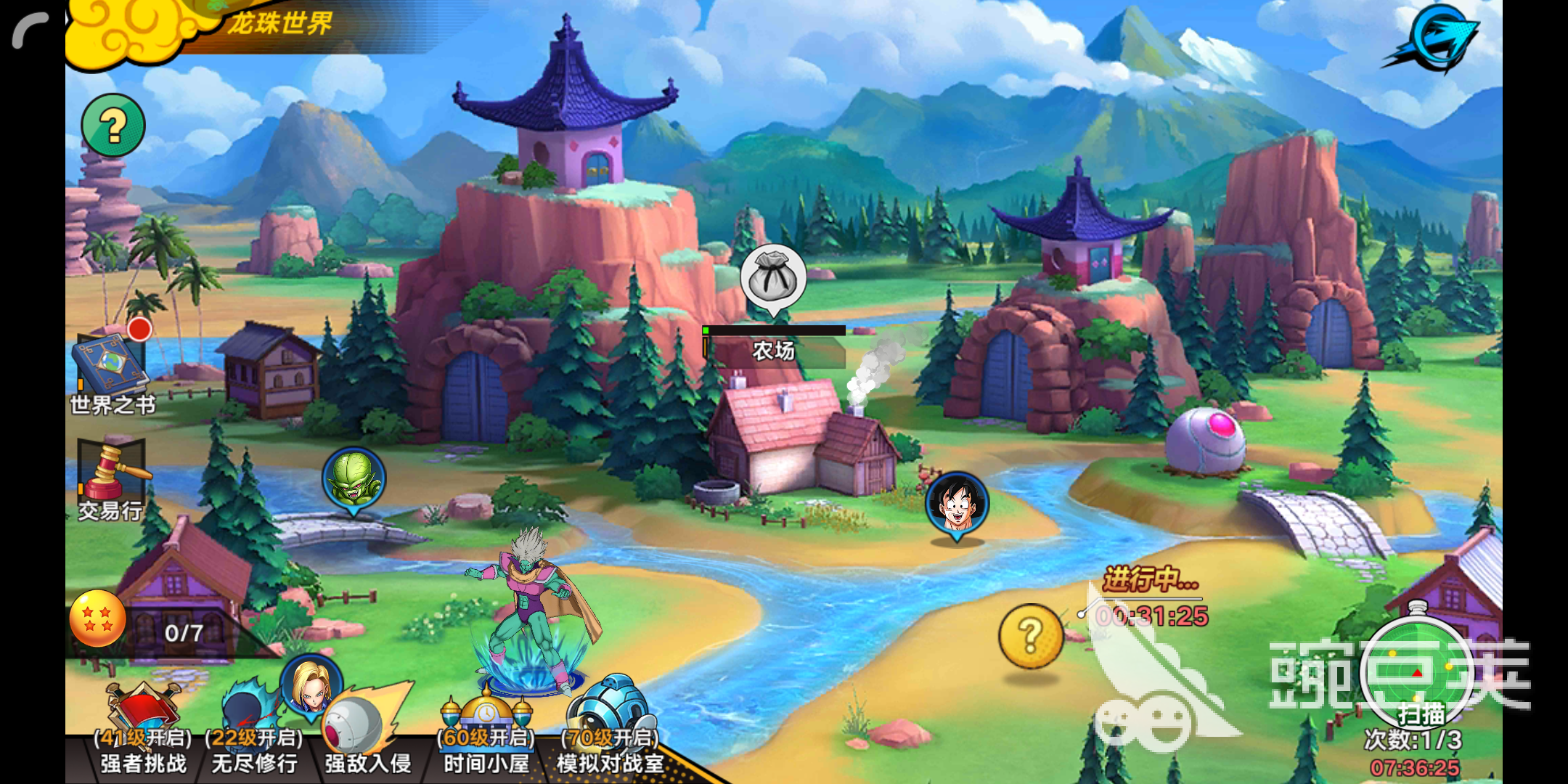Viewport: 1568px width, 784px height.
Task: Open the green question mark help button
Action: click(113, 126)
